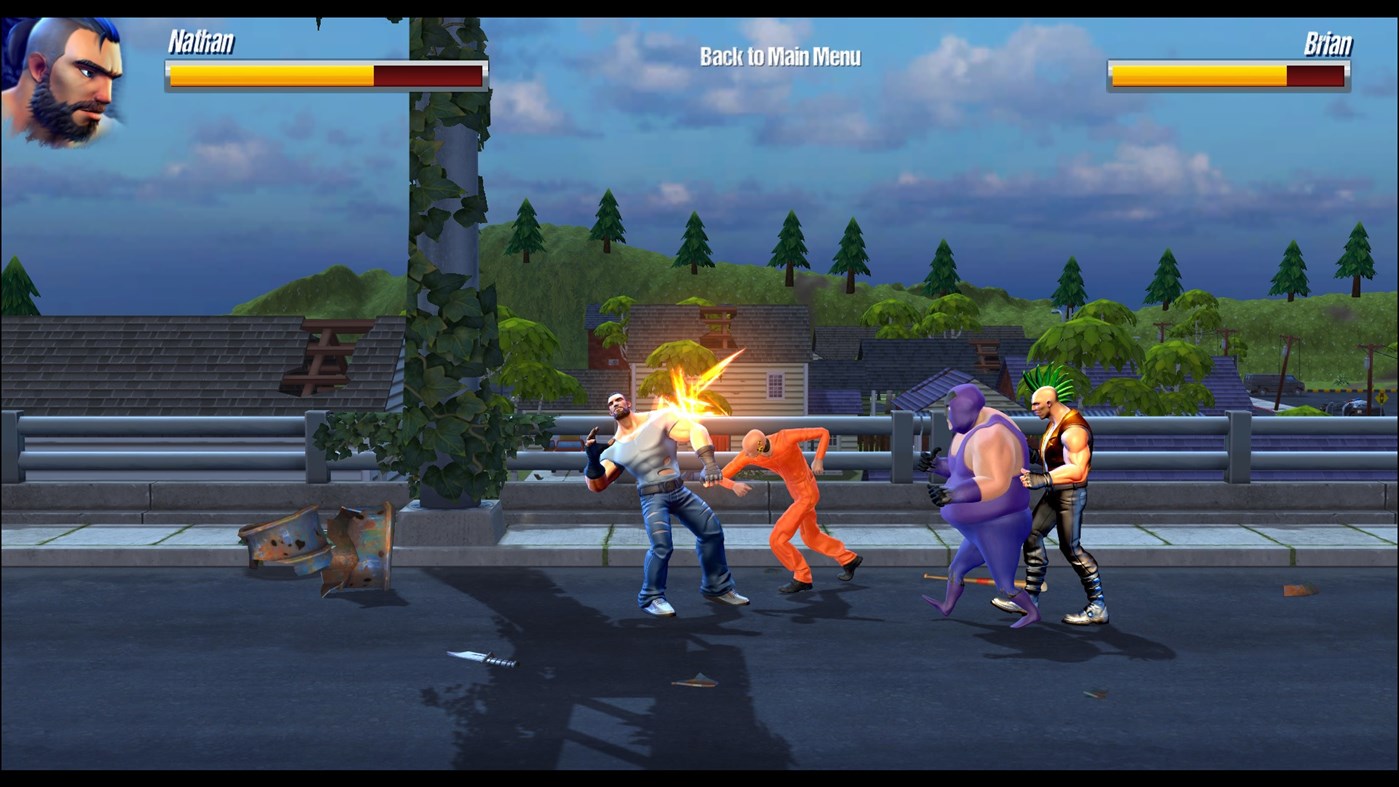Click the Nathan label above the health bar
This screenshot has height=787, width=1399.
tap(204, 43)
